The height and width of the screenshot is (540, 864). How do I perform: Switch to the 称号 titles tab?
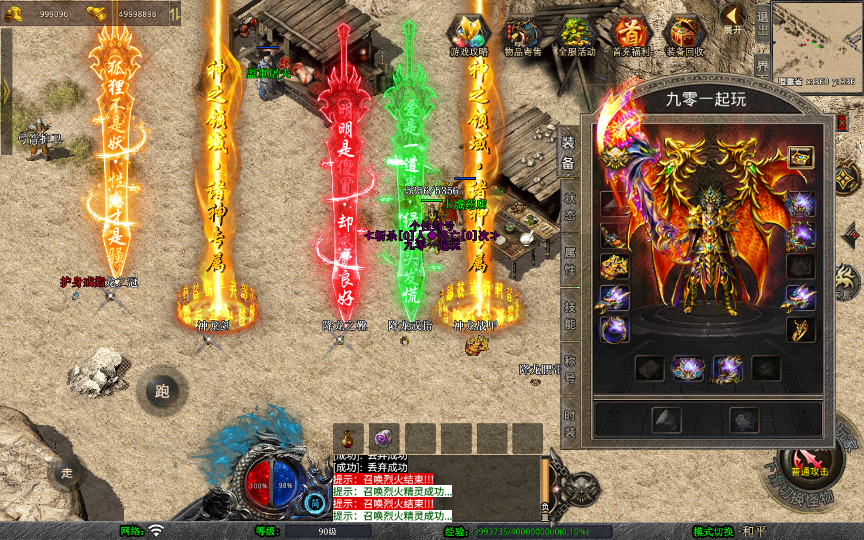pyautogui.click(x=568, y=361)
